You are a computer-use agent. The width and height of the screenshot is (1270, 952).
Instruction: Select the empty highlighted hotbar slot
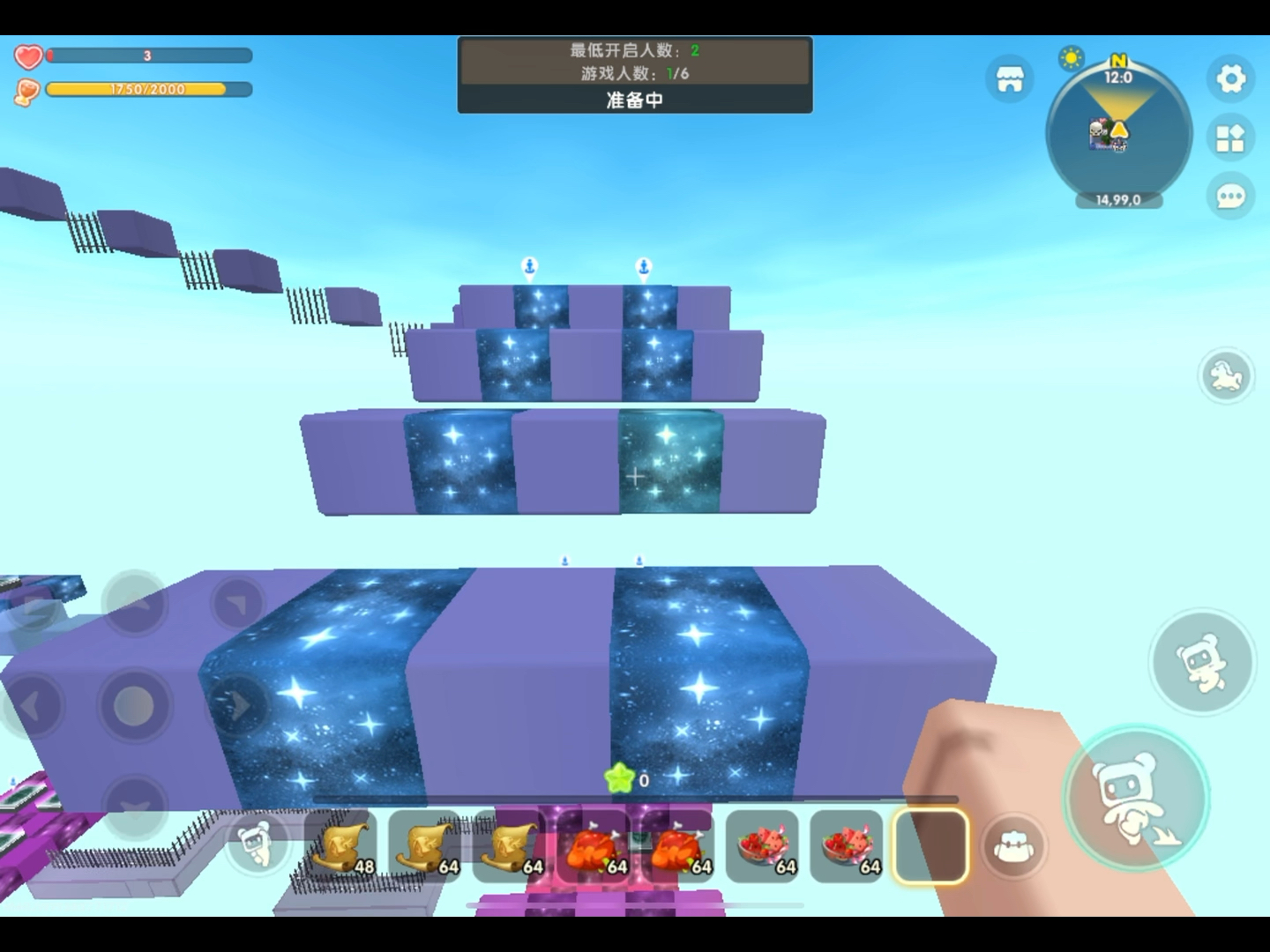[x=930, y=846]
